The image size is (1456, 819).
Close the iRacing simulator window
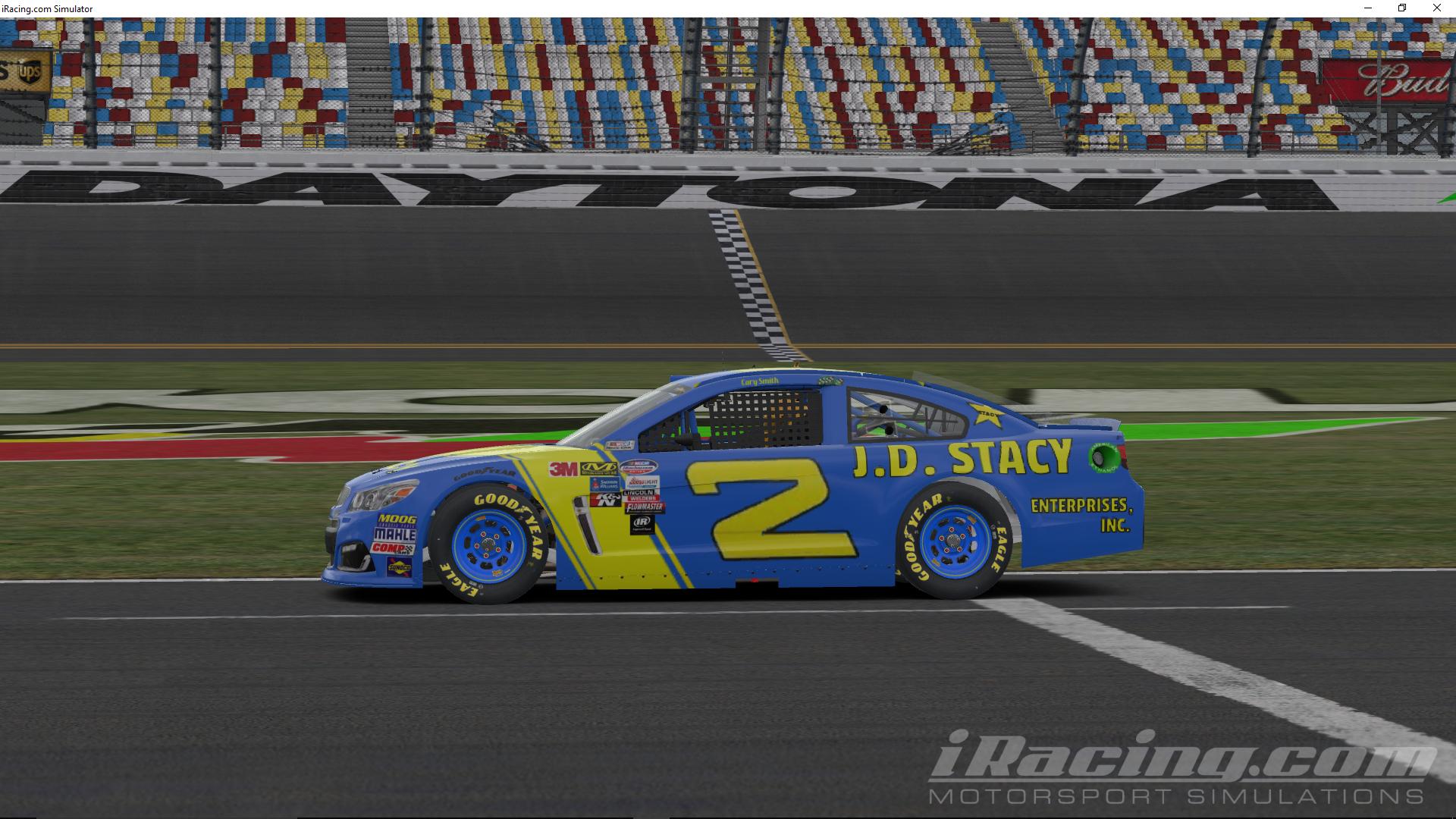(1436, 8)
